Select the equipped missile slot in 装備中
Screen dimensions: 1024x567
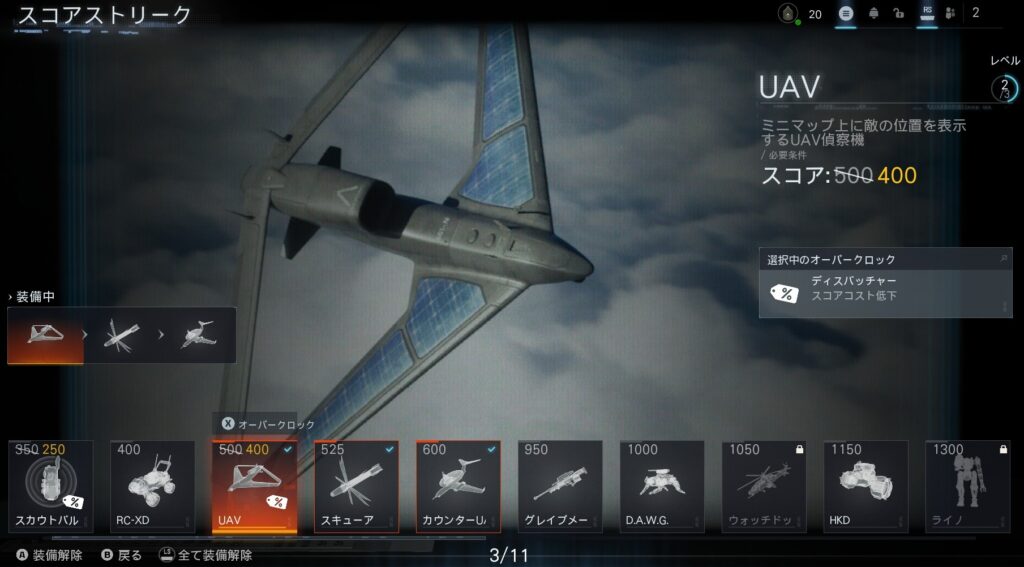[122, 335]
